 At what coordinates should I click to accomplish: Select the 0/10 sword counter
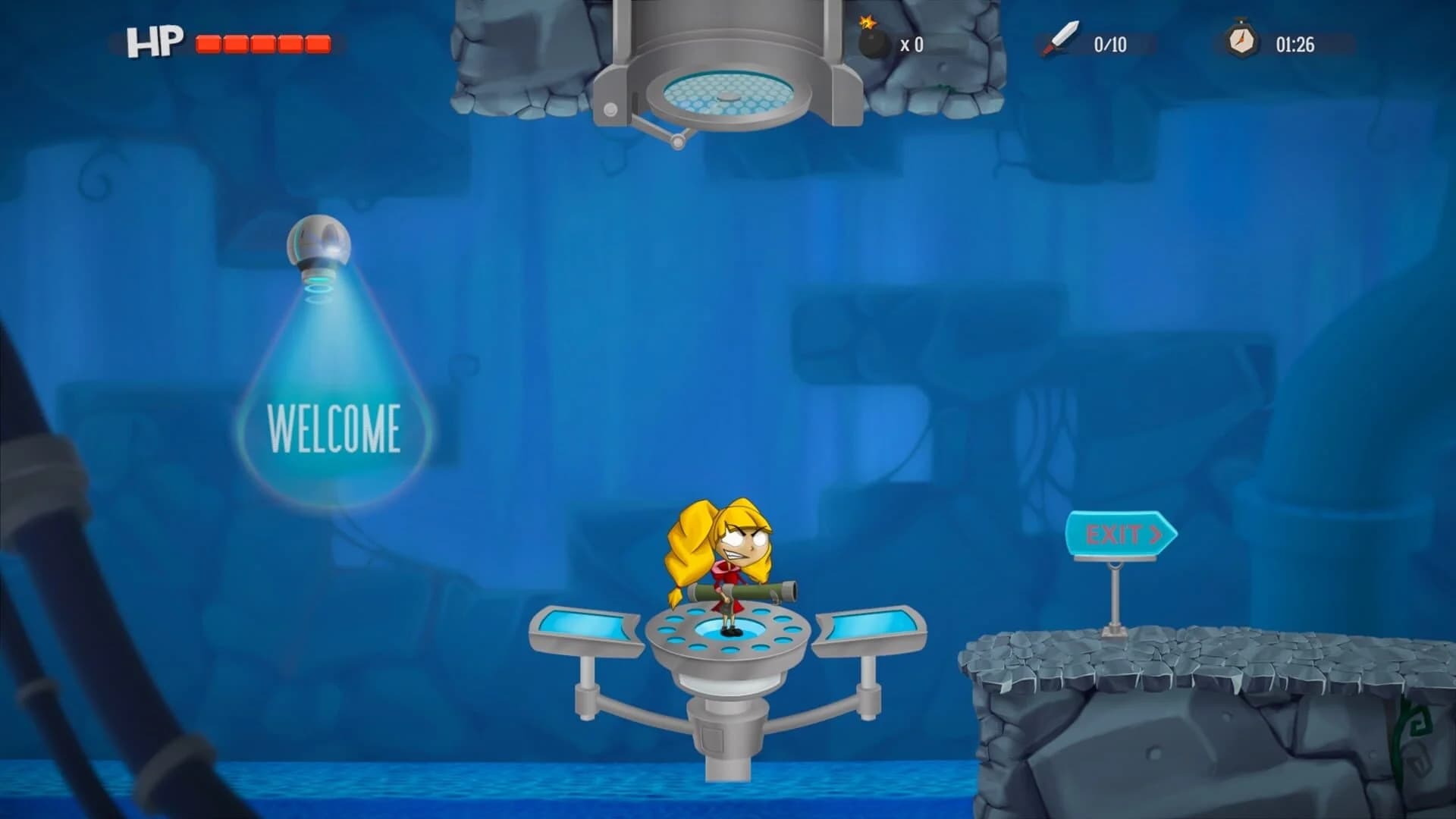1111,43
